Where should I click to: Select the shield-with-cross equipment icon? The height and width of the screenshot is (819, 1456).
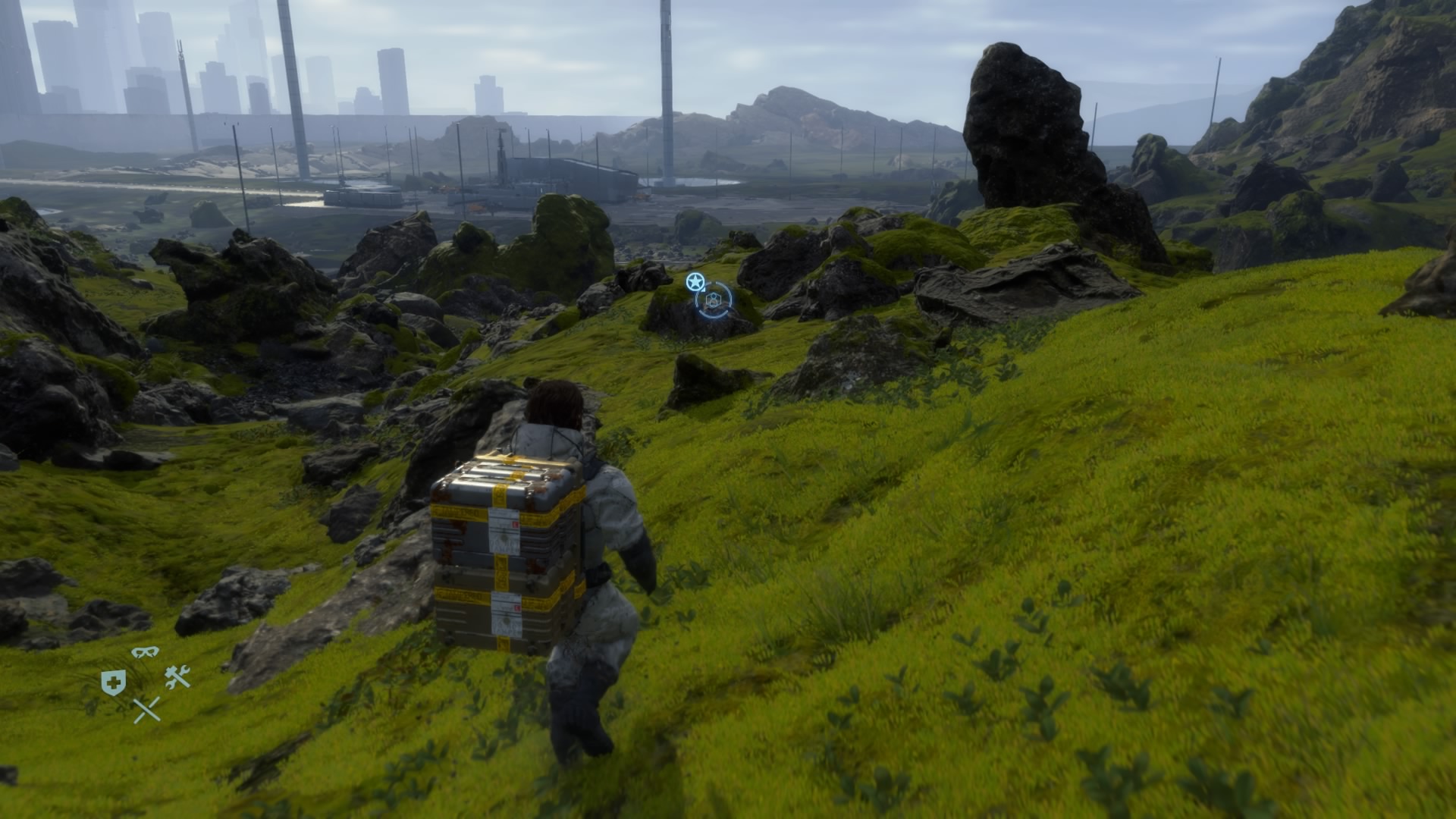click(111, 682)
